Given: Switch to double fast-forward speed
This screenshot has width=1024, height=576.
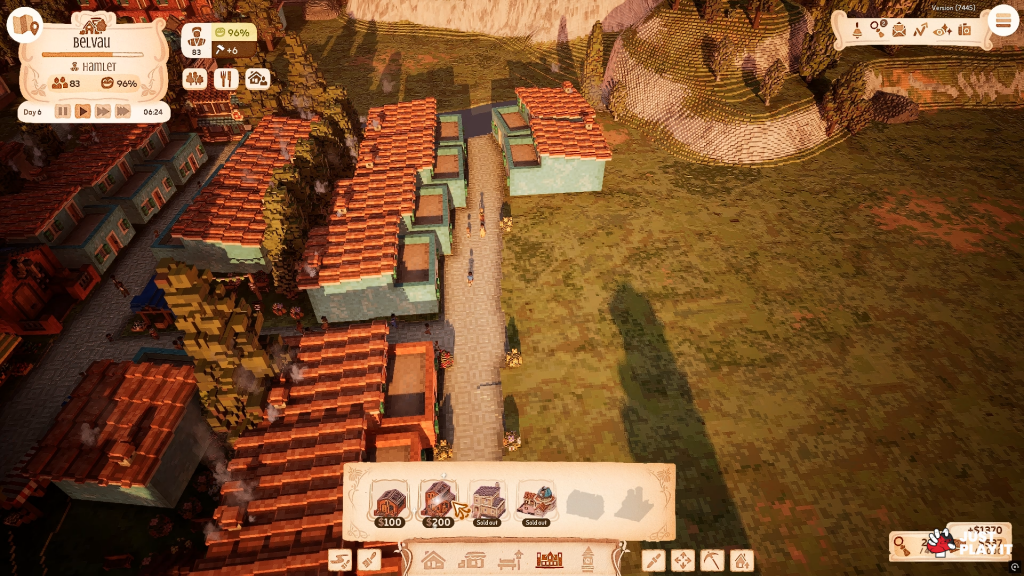Looking at the screenshot, I should 122,111.
